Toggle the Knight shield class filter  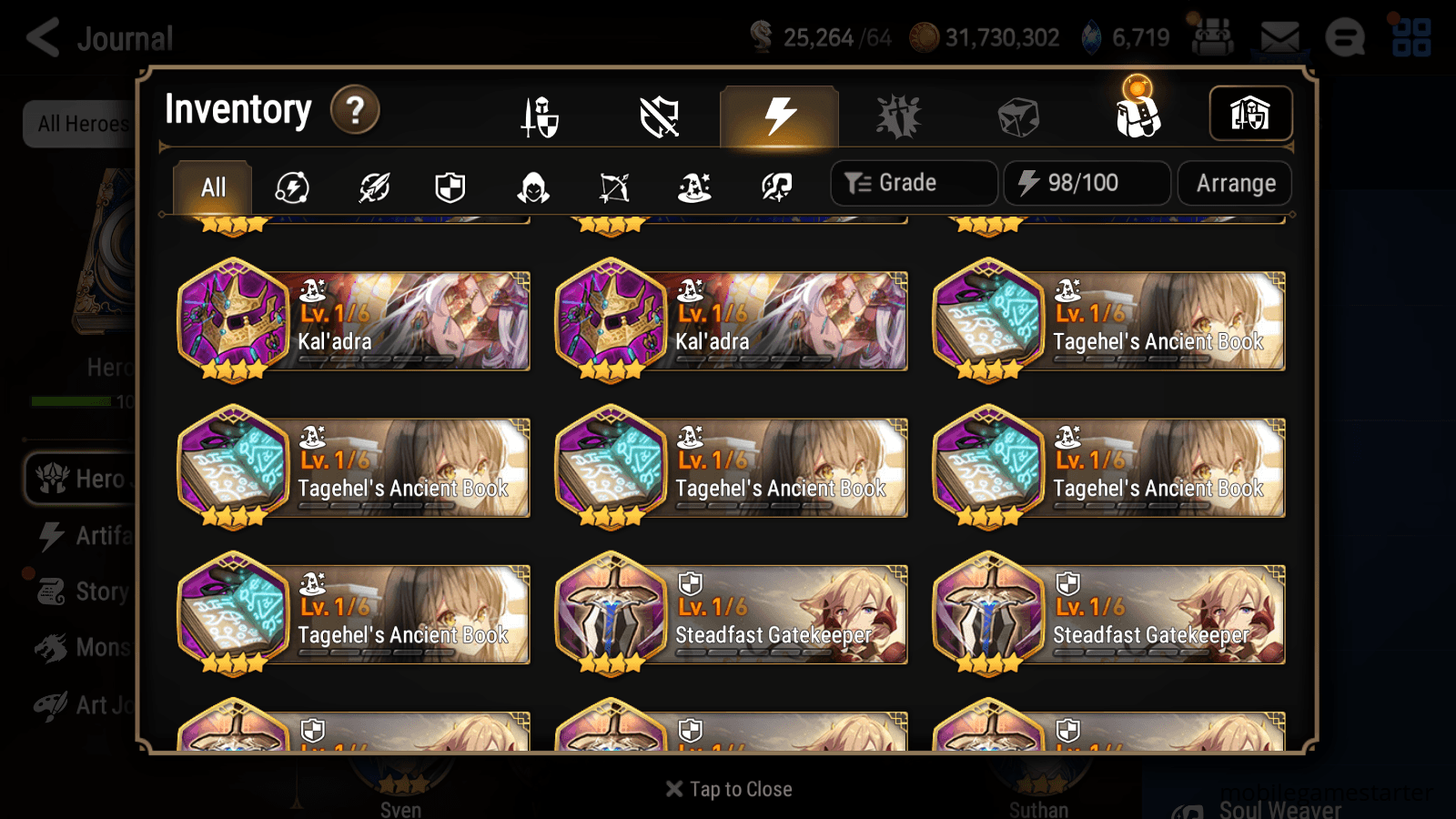[452, 187]
